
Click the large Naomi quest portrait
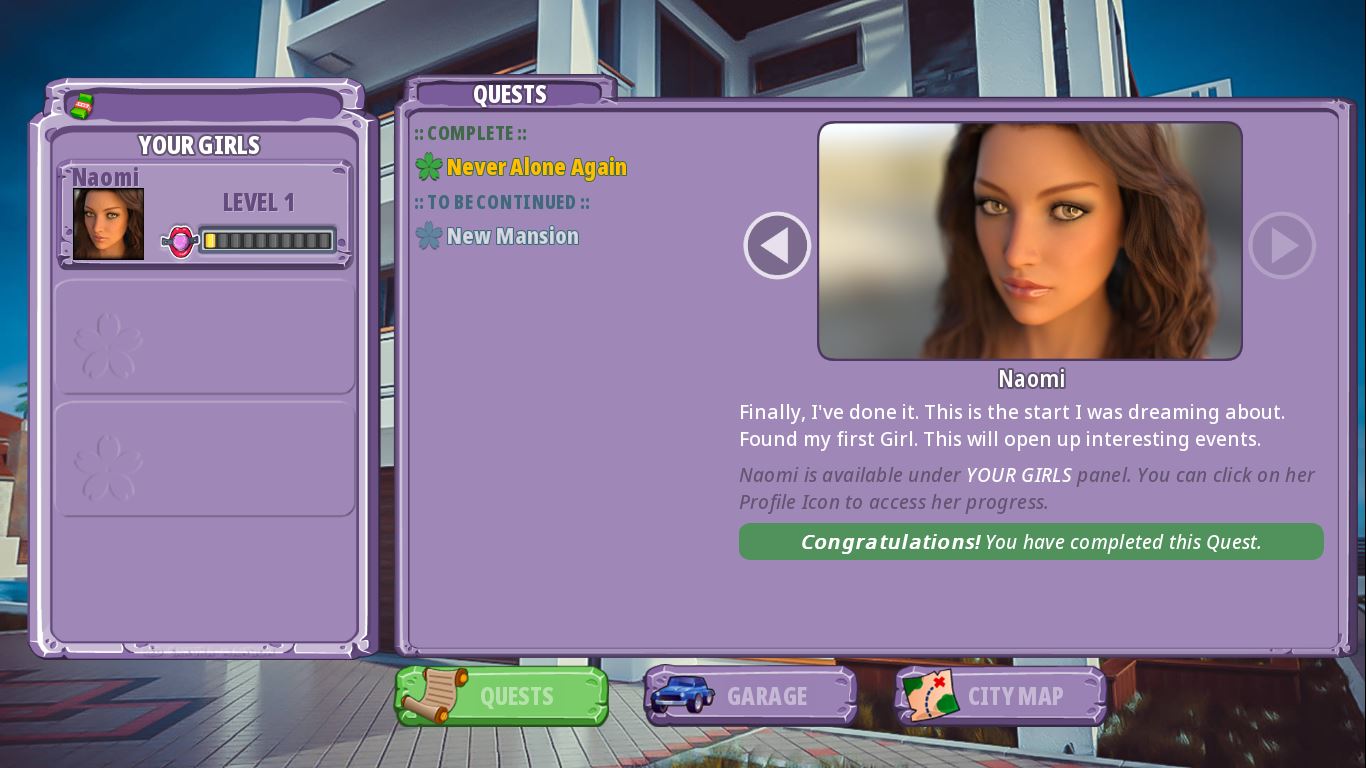tap(1030, 241)
